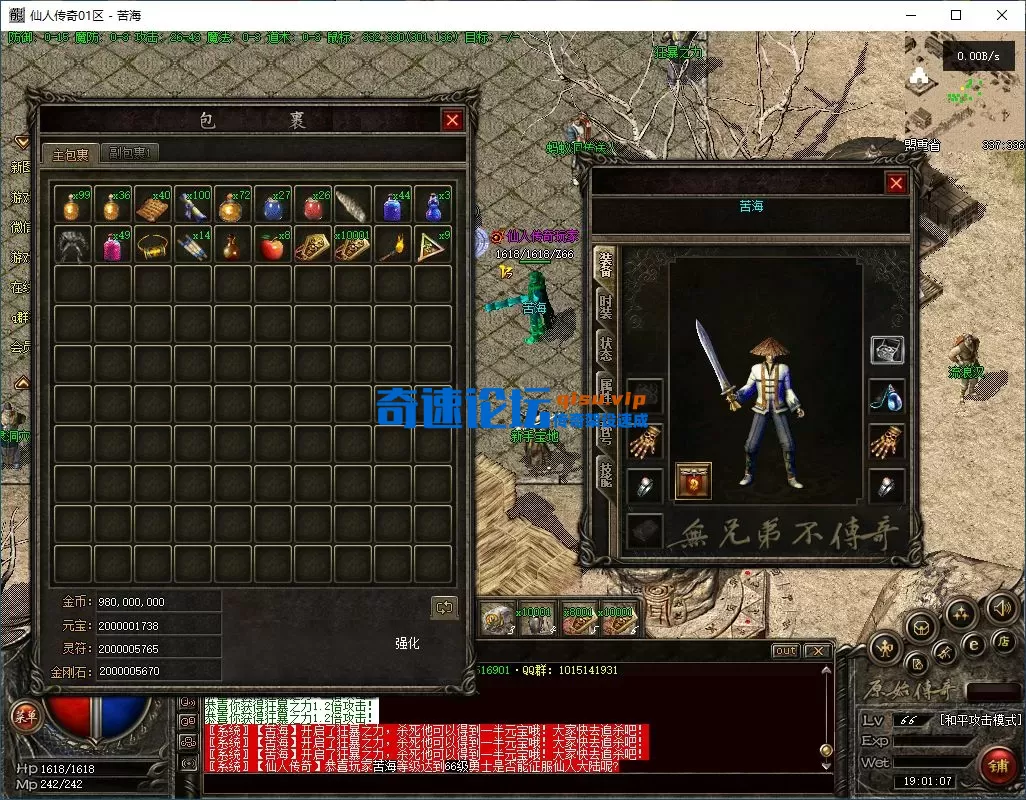
Task: Open the 时装 costume tab
Action: pos(605,306)
